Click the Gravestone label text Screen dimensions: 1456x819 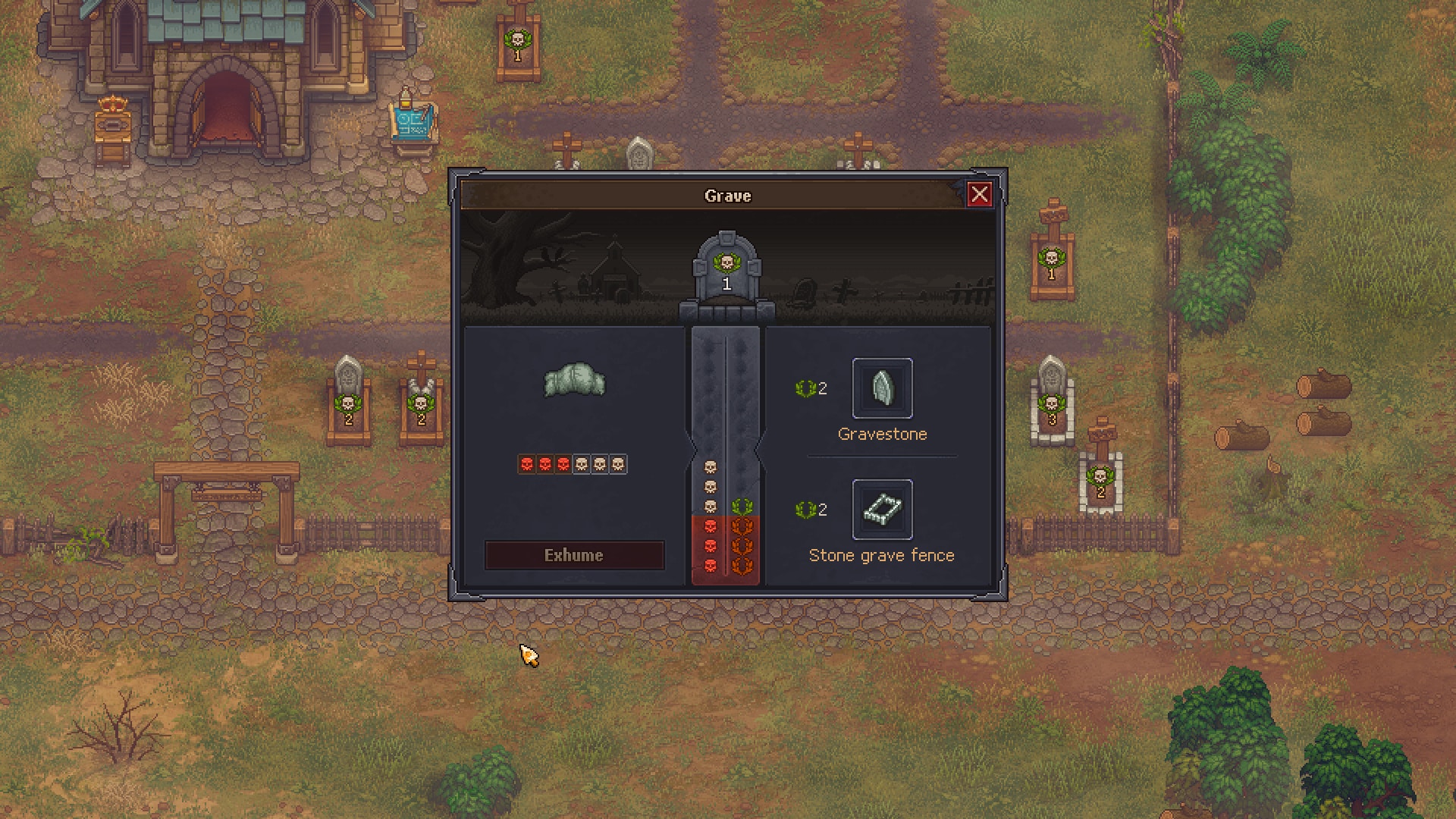tap(882, 434)
